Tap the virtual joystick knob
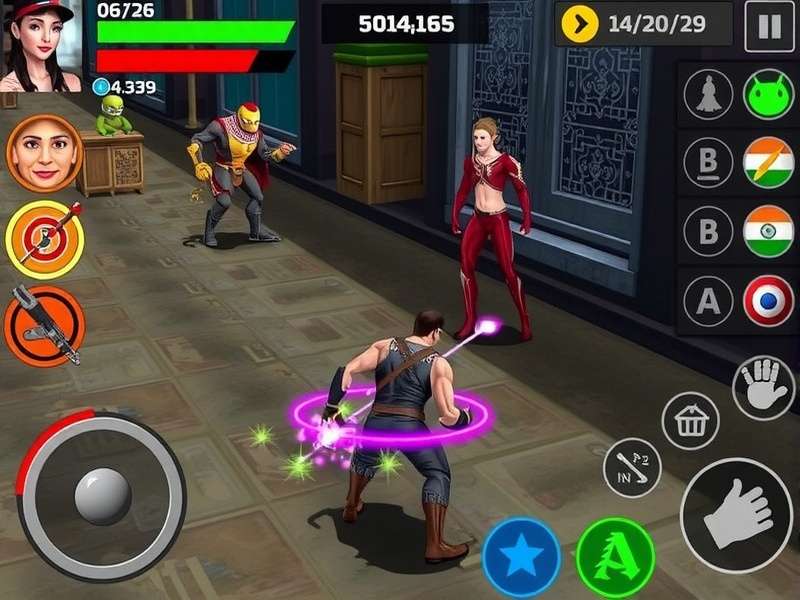This screenshot has width=800, height=600. pos(102,496)
